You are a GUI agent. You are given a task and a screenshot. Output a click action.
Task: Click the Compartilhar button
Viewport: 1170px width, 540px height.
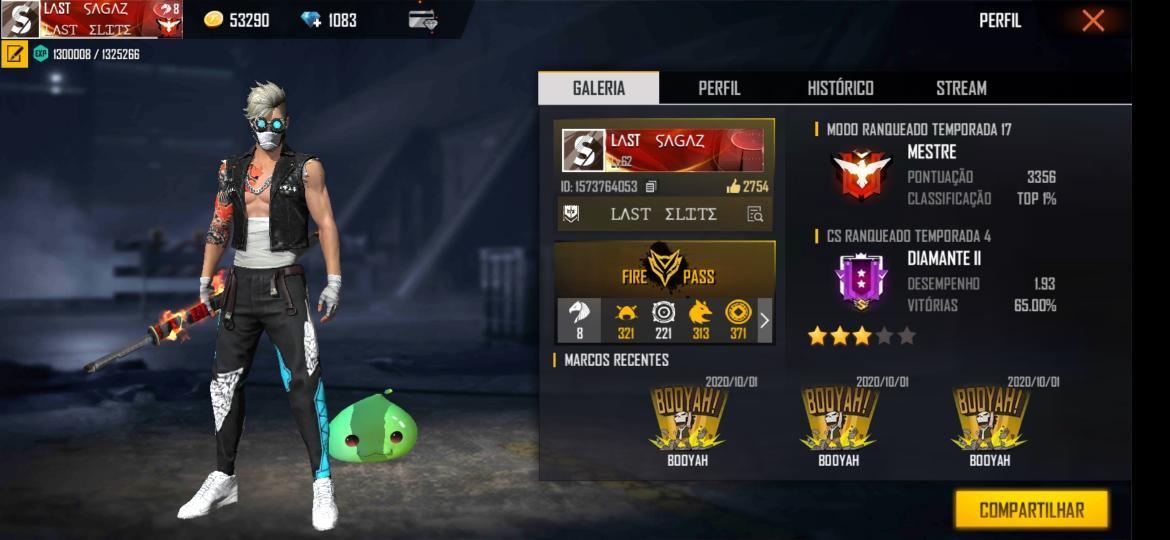click(x=1031, y=510)
